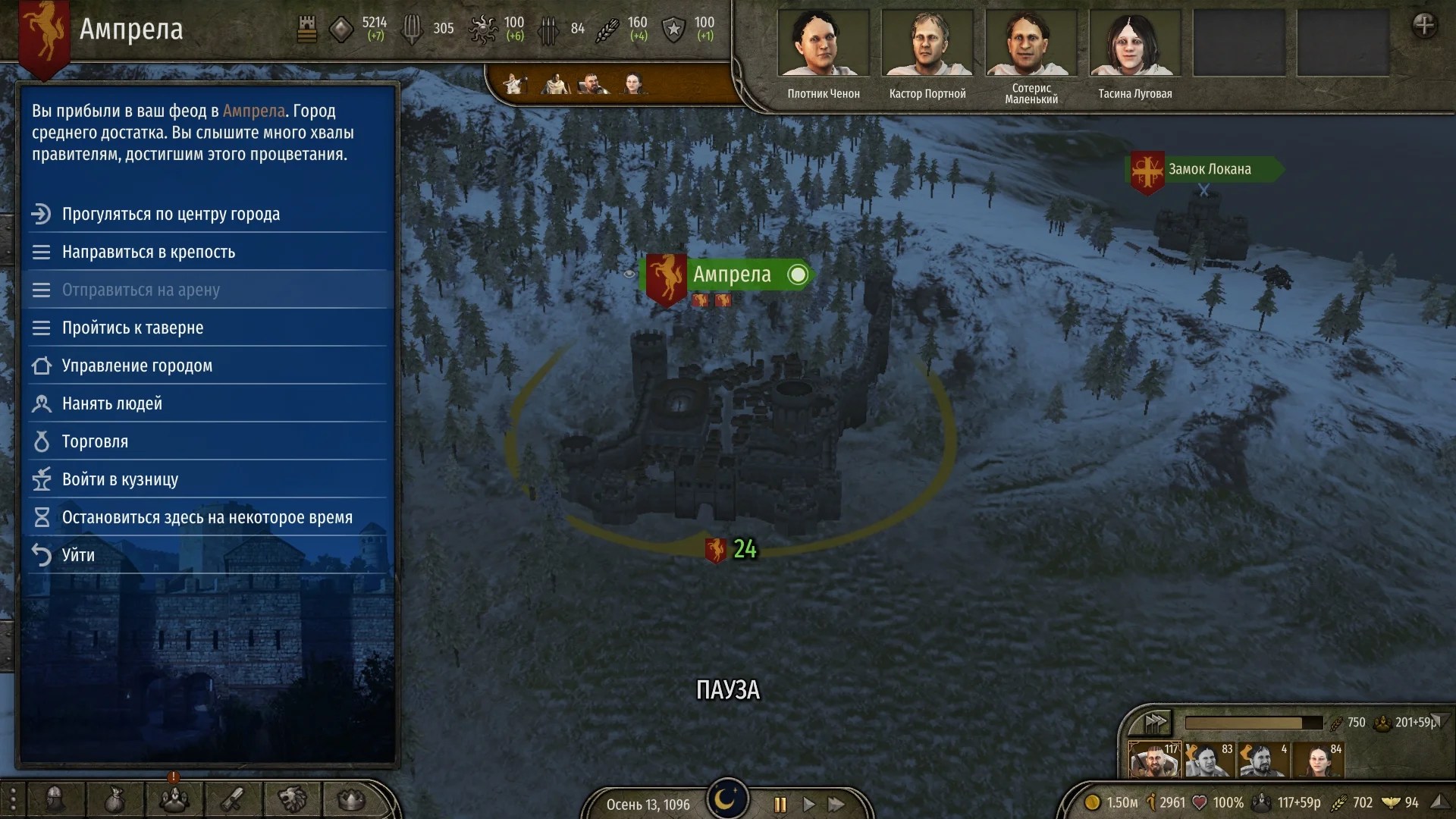Open the inventory bag icon

coord(114,800)
